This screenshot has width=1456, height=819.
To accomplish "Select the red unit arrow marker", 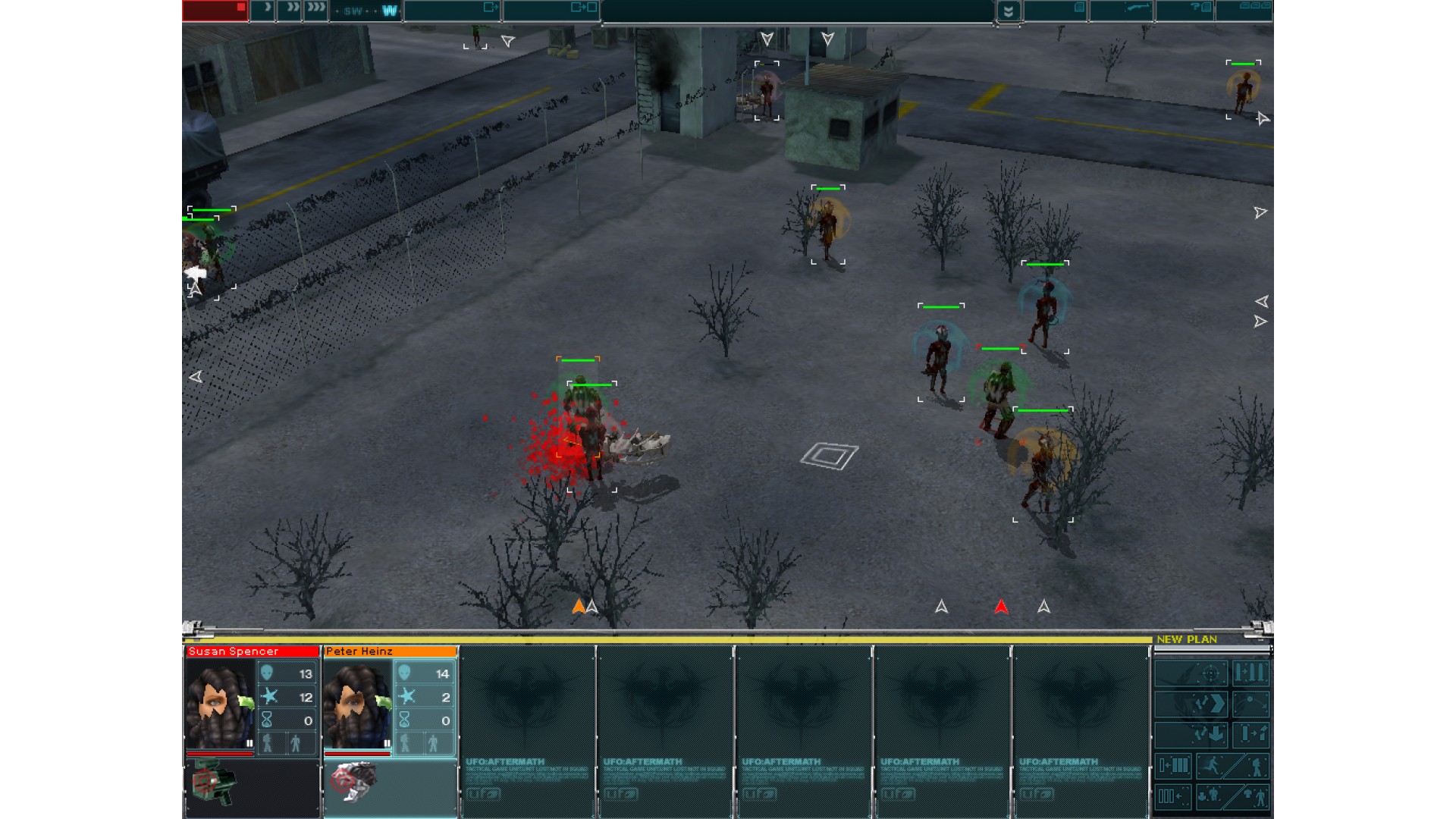I will (1001, 607).
